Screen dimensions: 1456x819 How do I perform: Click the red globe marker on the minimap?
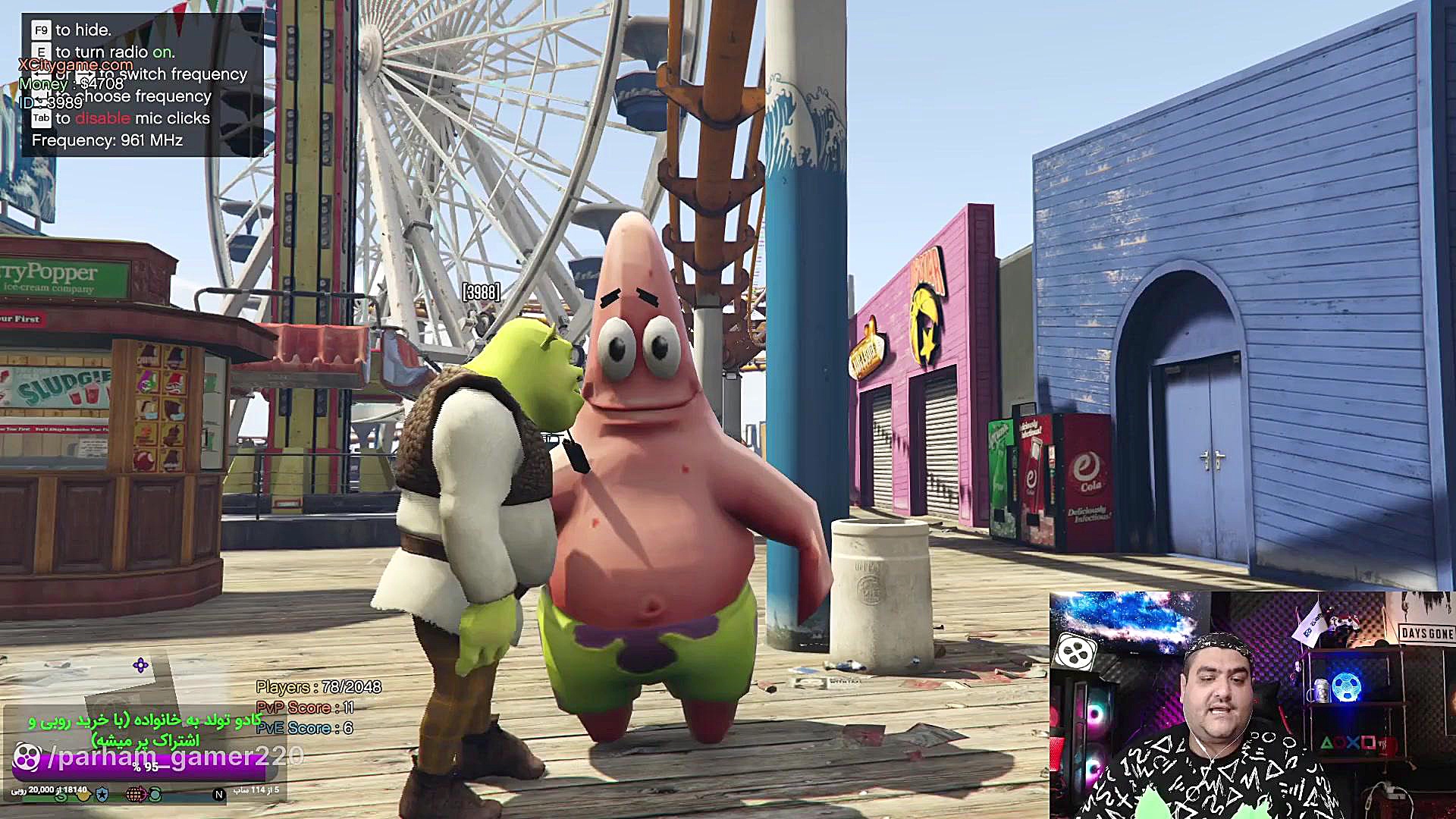(x=135, y=794)
